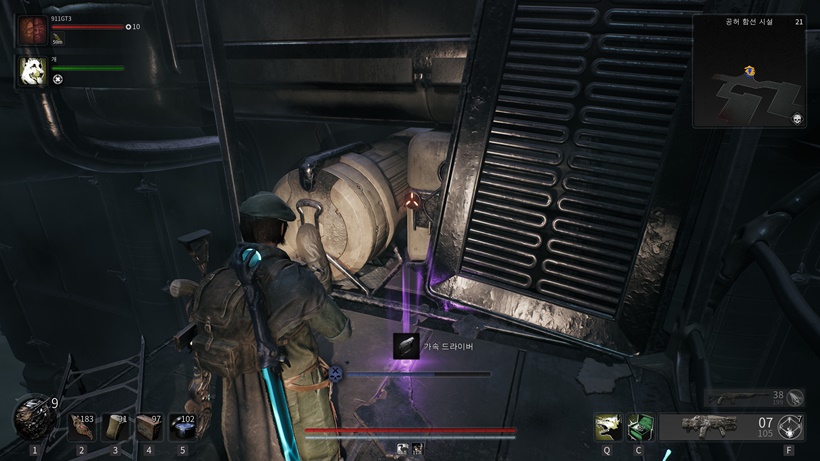
Task: Activate the wolf howl skill icon
Action: (606, 427)
